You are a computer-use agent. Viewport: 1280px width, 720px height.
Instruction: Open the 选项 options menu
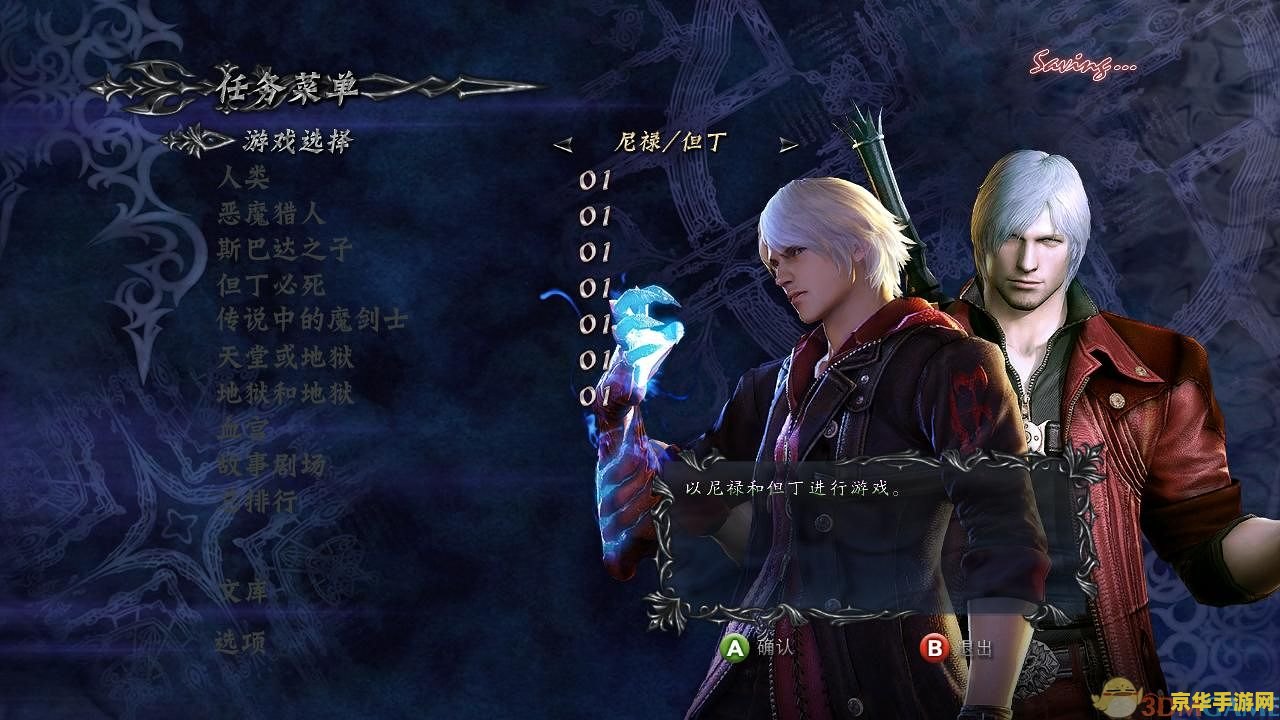tap(242, 643)
